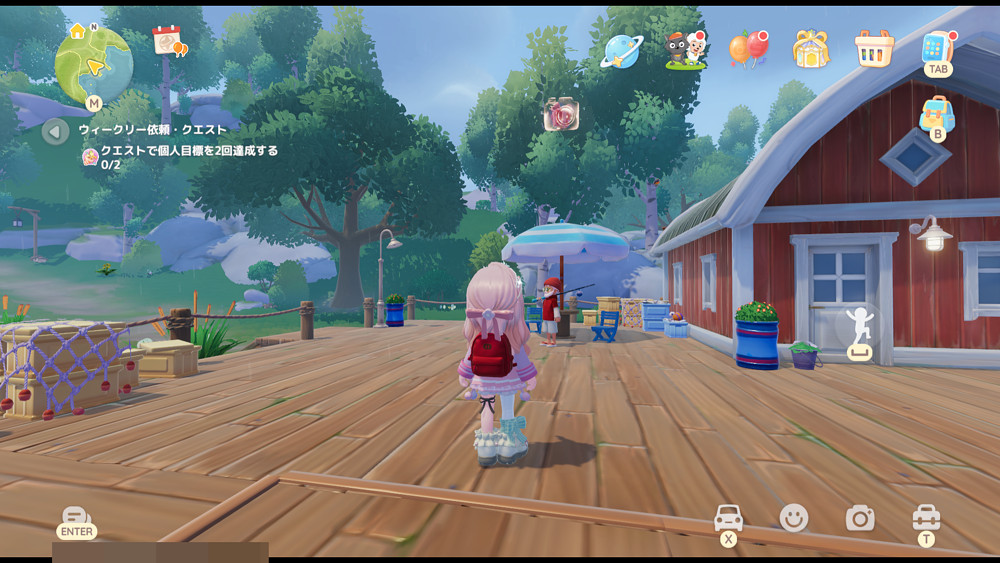This screenshot has height=563, width=1000.
Task: Open the balloons party icon
Action: pos(747,48)
